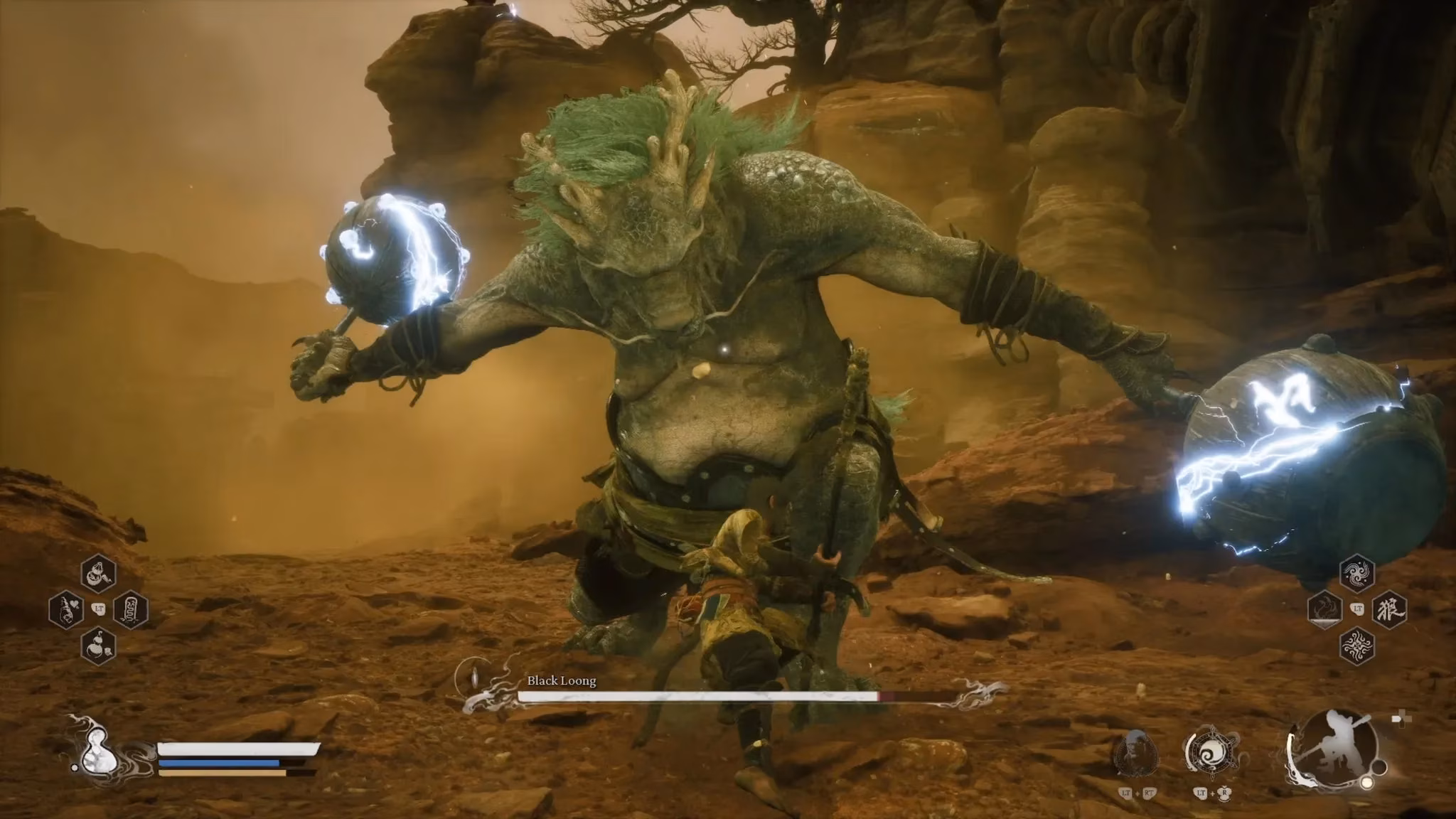Select the pillar spell icon right of LT
This screenshot has width=1456, height=819.
click(131, 609)
